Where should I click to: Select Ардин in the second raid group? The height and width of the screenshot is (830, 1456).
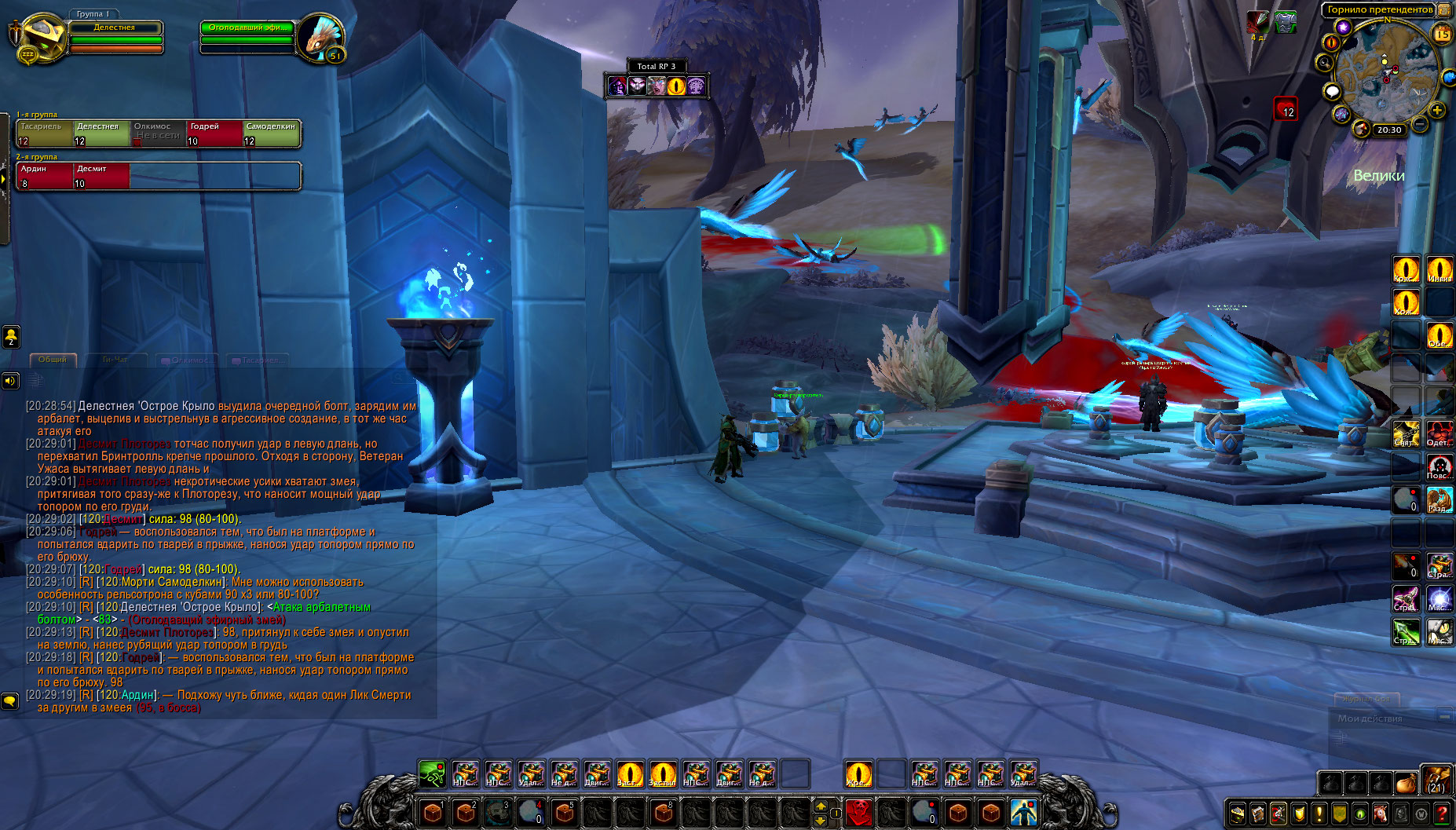pos(45,176)
